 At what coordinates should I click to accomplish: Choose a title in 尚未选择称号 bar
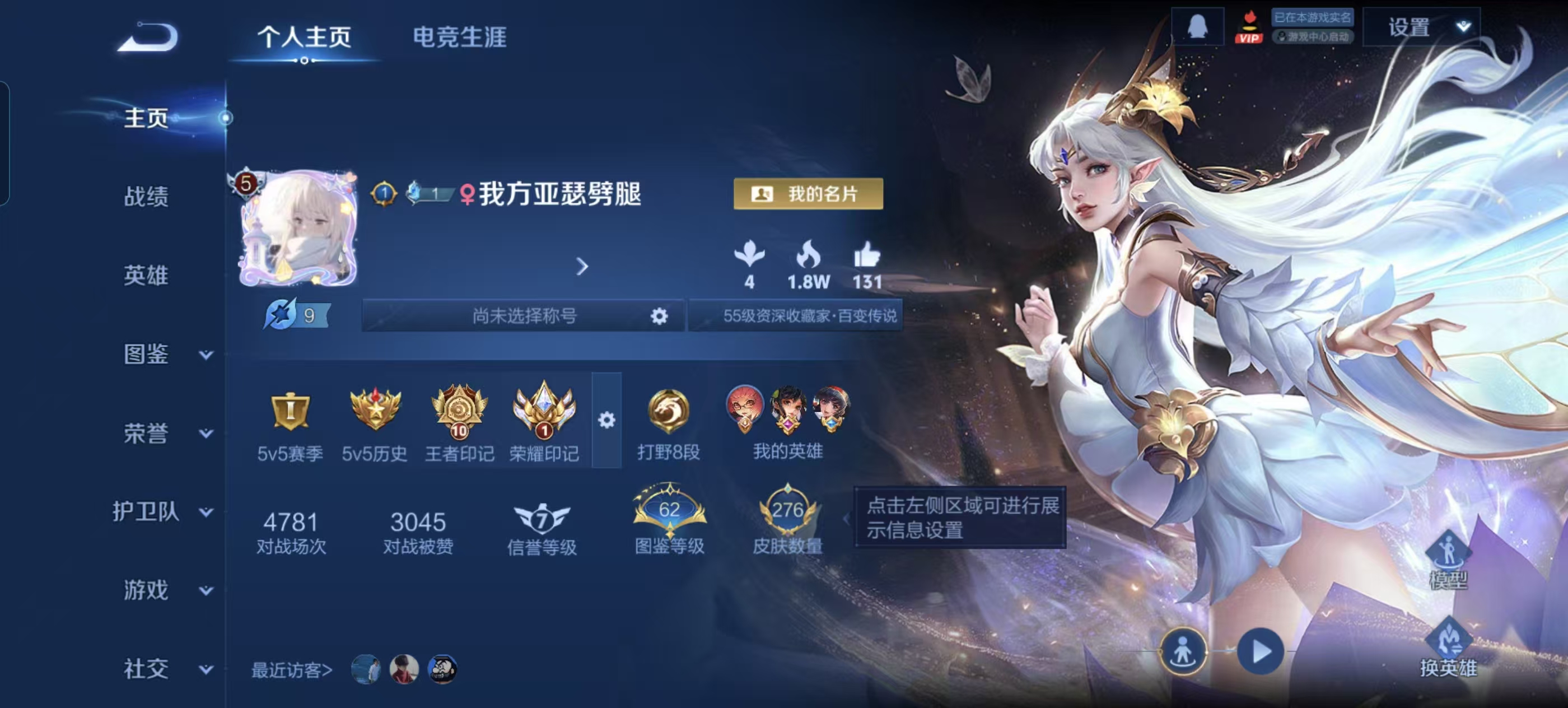click(x=524, y=315)
